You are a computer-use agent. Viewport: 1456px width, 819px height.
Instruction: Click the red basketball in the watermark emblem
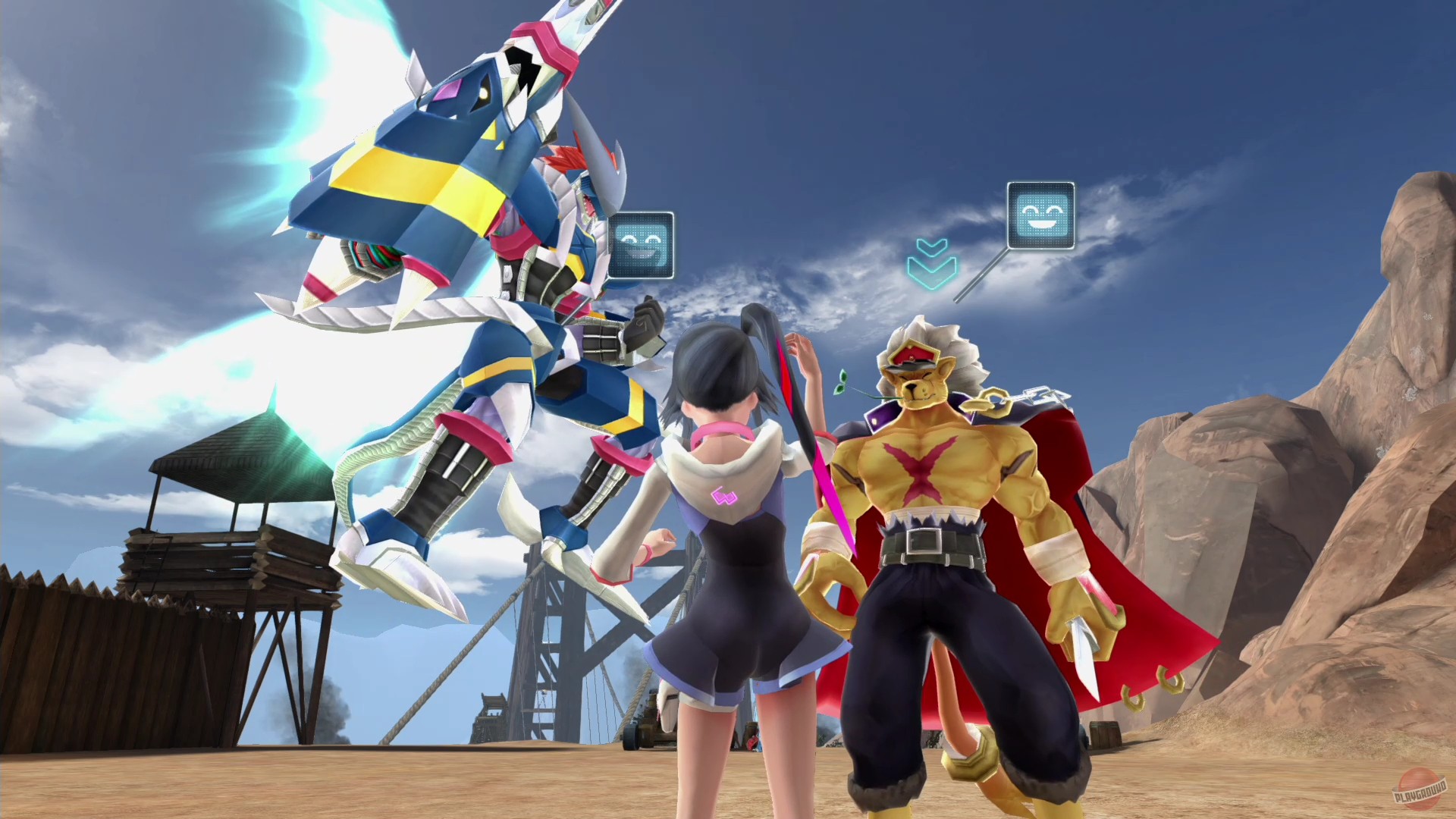tap(1417, 789)
